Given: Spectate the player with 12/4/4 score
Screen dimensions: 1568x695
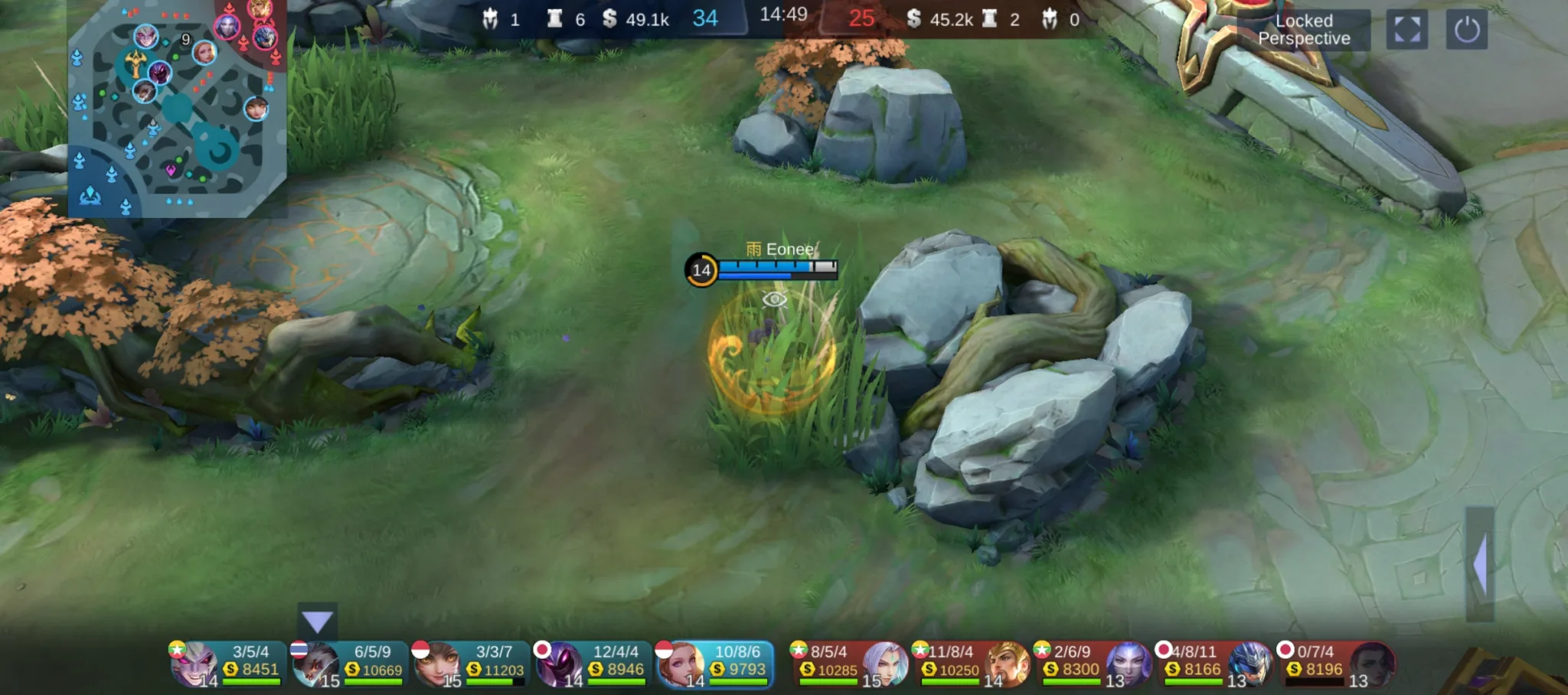Looking at the screenshot, I should 592,664.
